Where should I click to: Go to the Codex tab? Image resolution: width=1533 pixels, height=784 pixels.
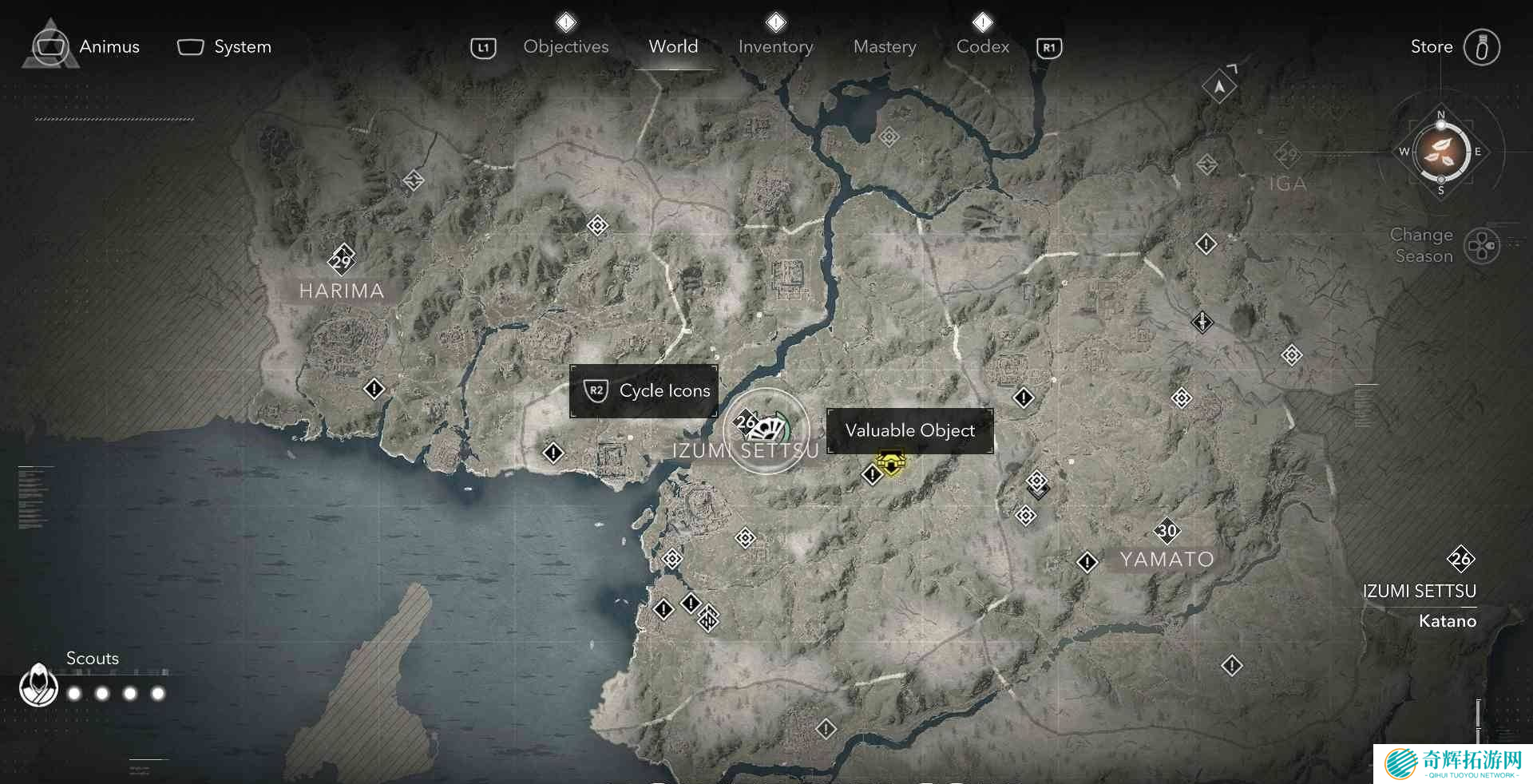pyautogui.click(x=982, y=47)
